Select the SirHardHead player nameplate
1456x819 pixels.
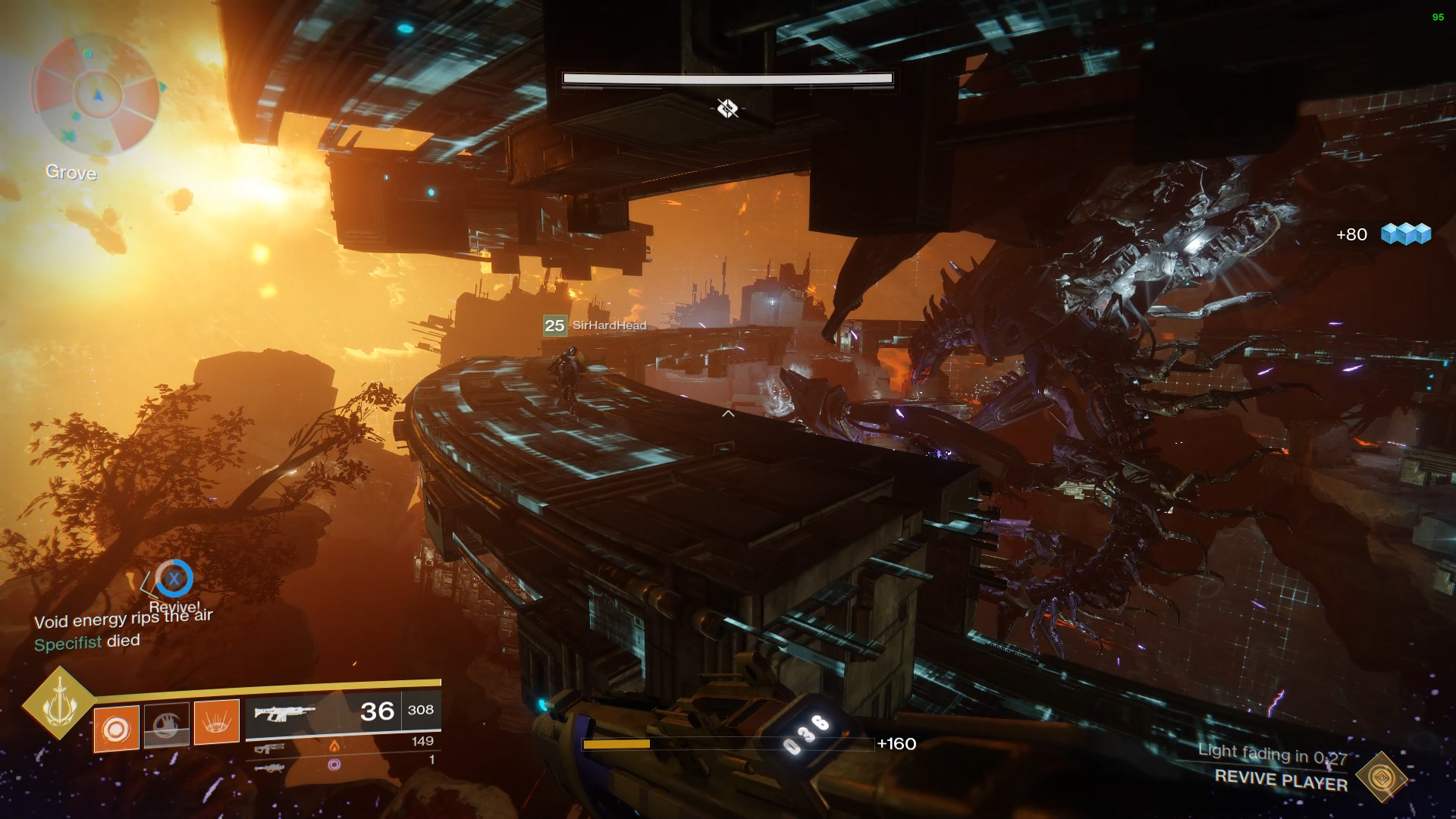point(595,325)
